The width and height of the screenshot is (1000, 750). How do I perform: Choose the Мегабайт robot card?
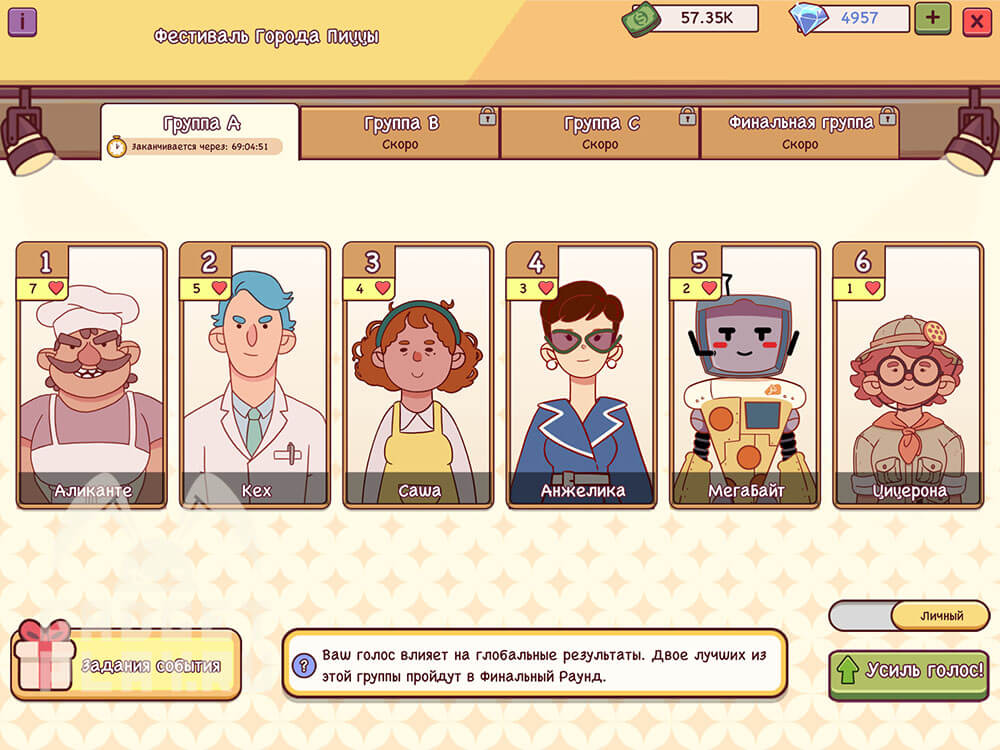point(745,375)
